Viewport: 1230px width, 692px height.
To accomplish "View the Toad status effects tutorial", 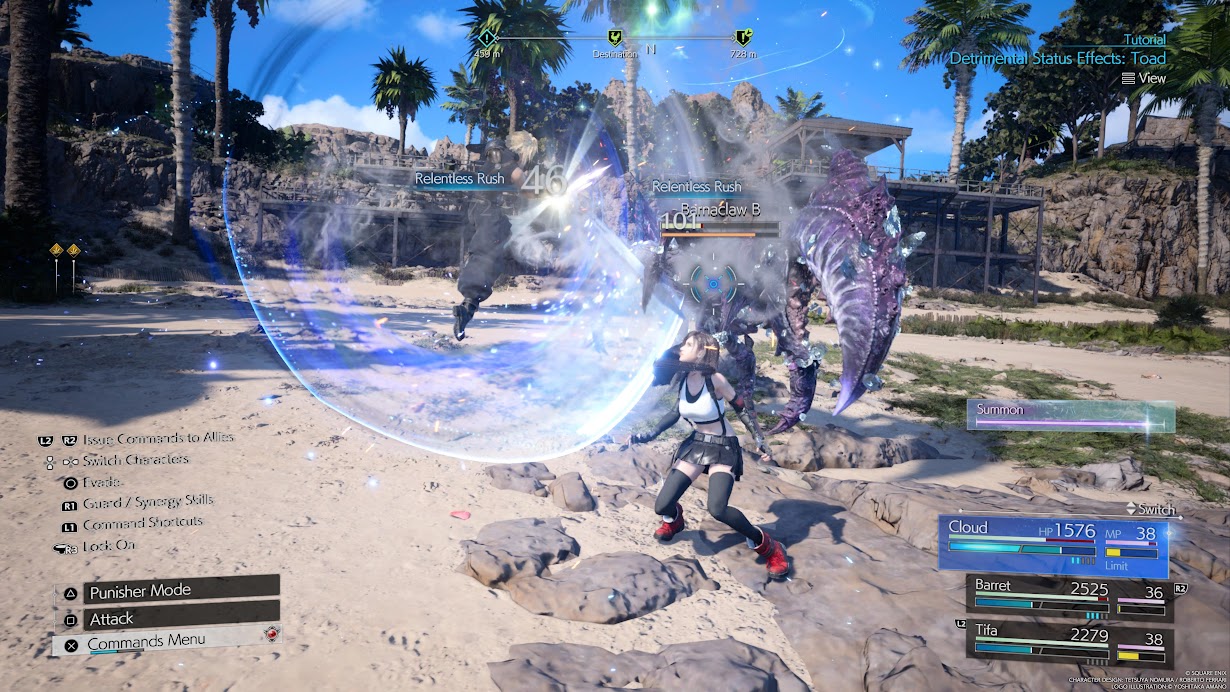I will click(1143, 78).
